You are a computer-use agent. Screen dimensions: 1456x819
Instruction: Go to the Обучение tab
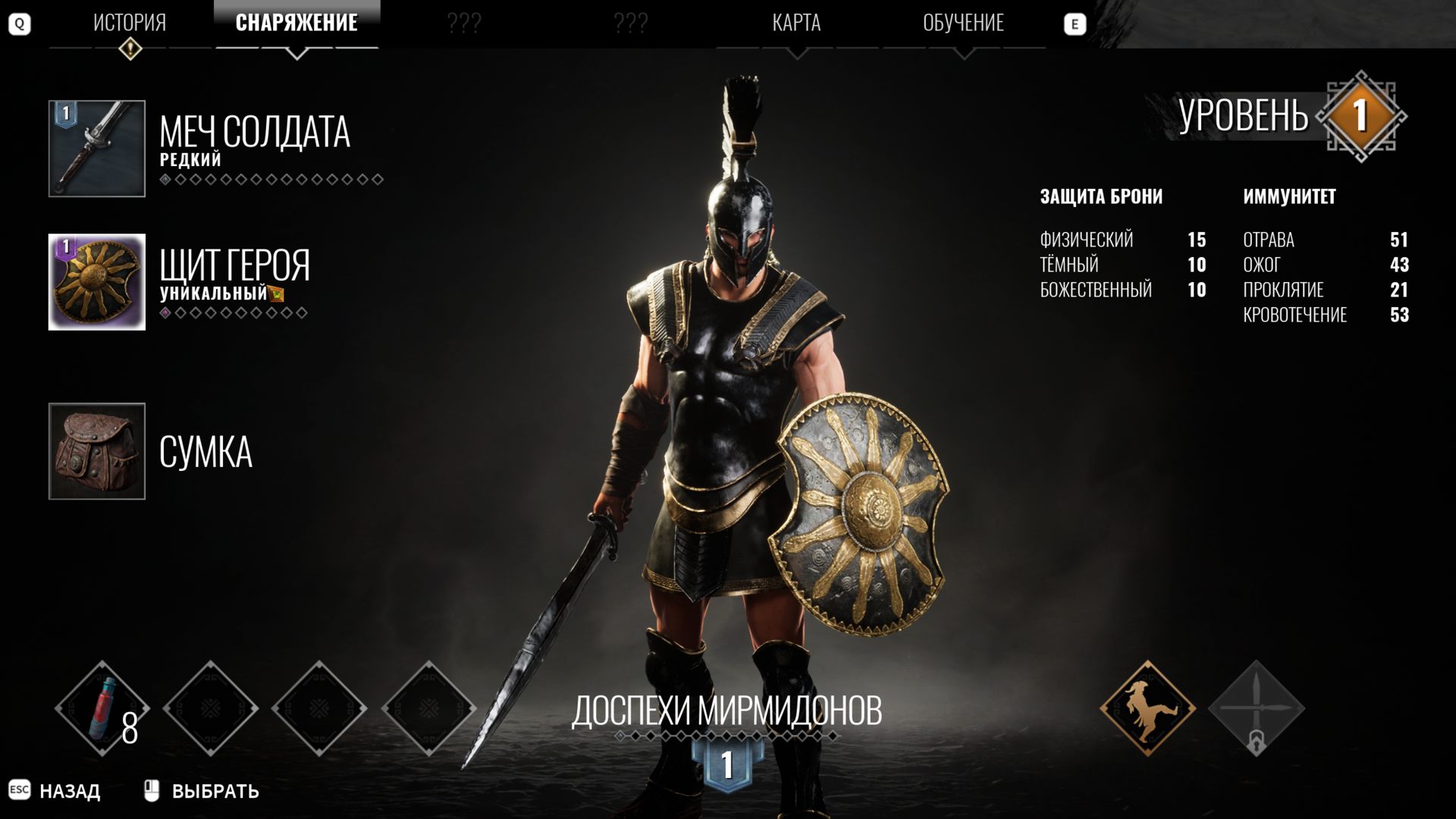pos(963,23)
